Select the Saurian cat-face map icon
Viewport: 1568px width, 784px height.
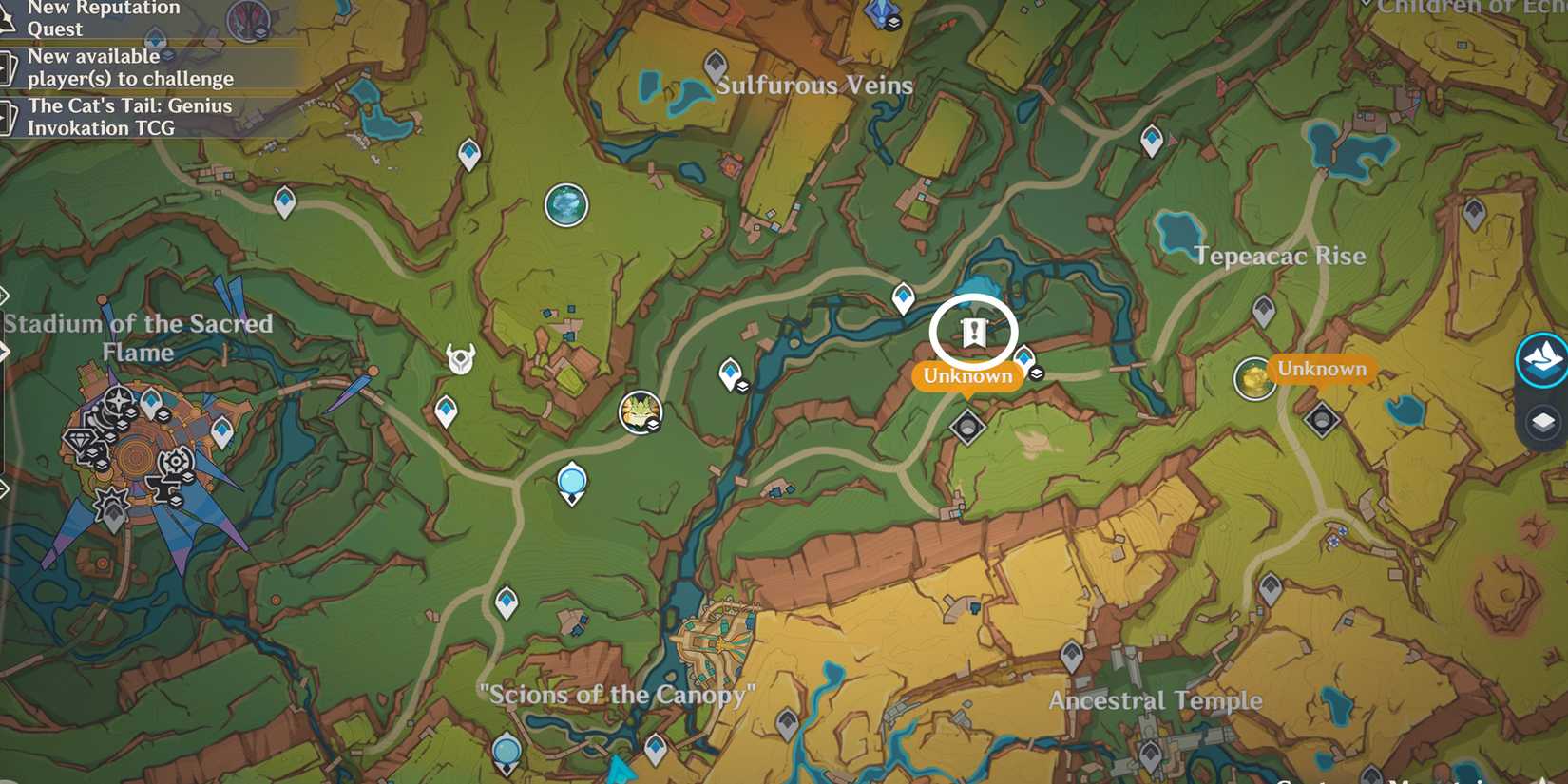641,411
